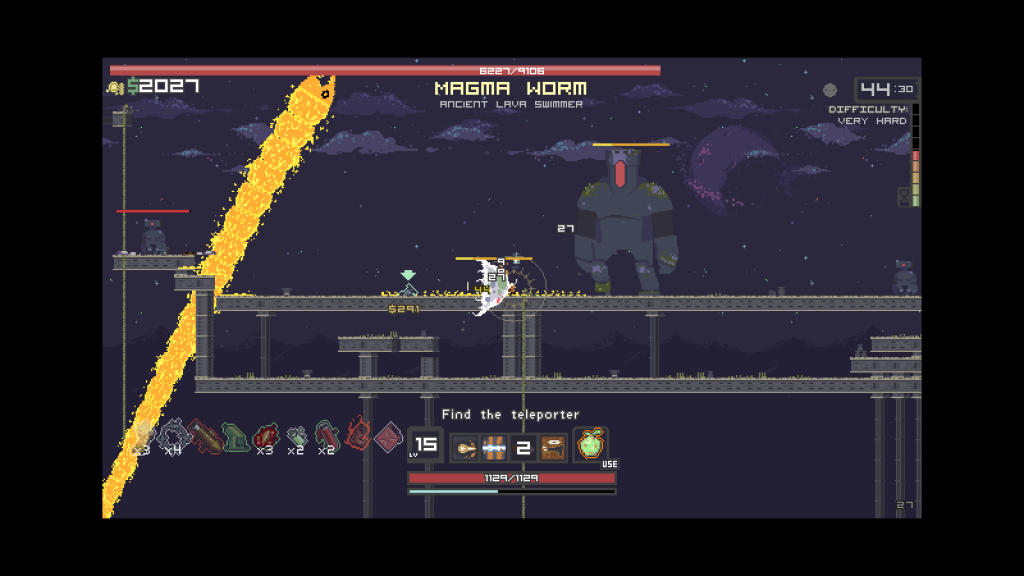Select the barbed wire item icon

[x=173, y=436]
